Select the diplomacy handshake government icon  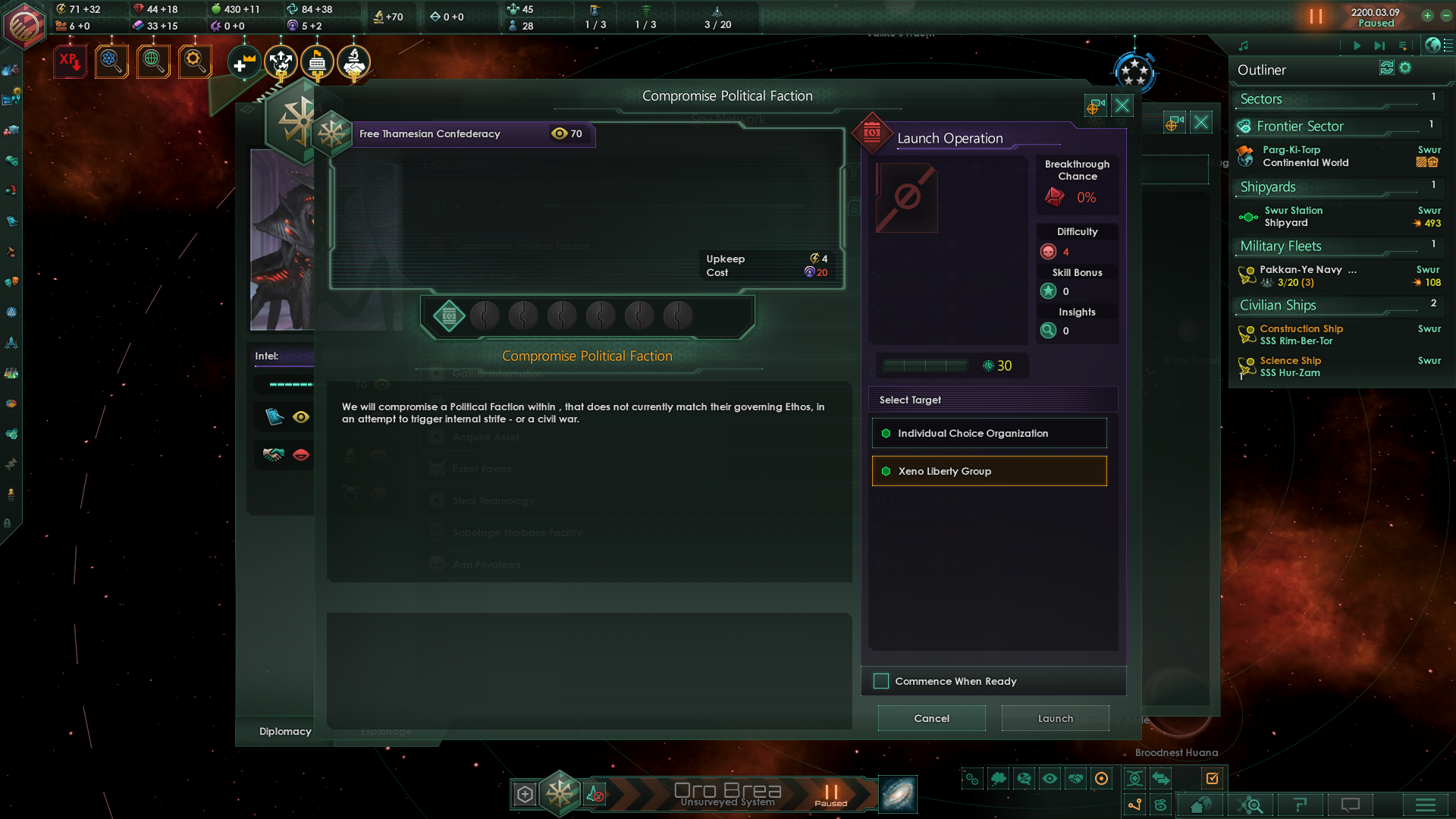click(353, 62)
